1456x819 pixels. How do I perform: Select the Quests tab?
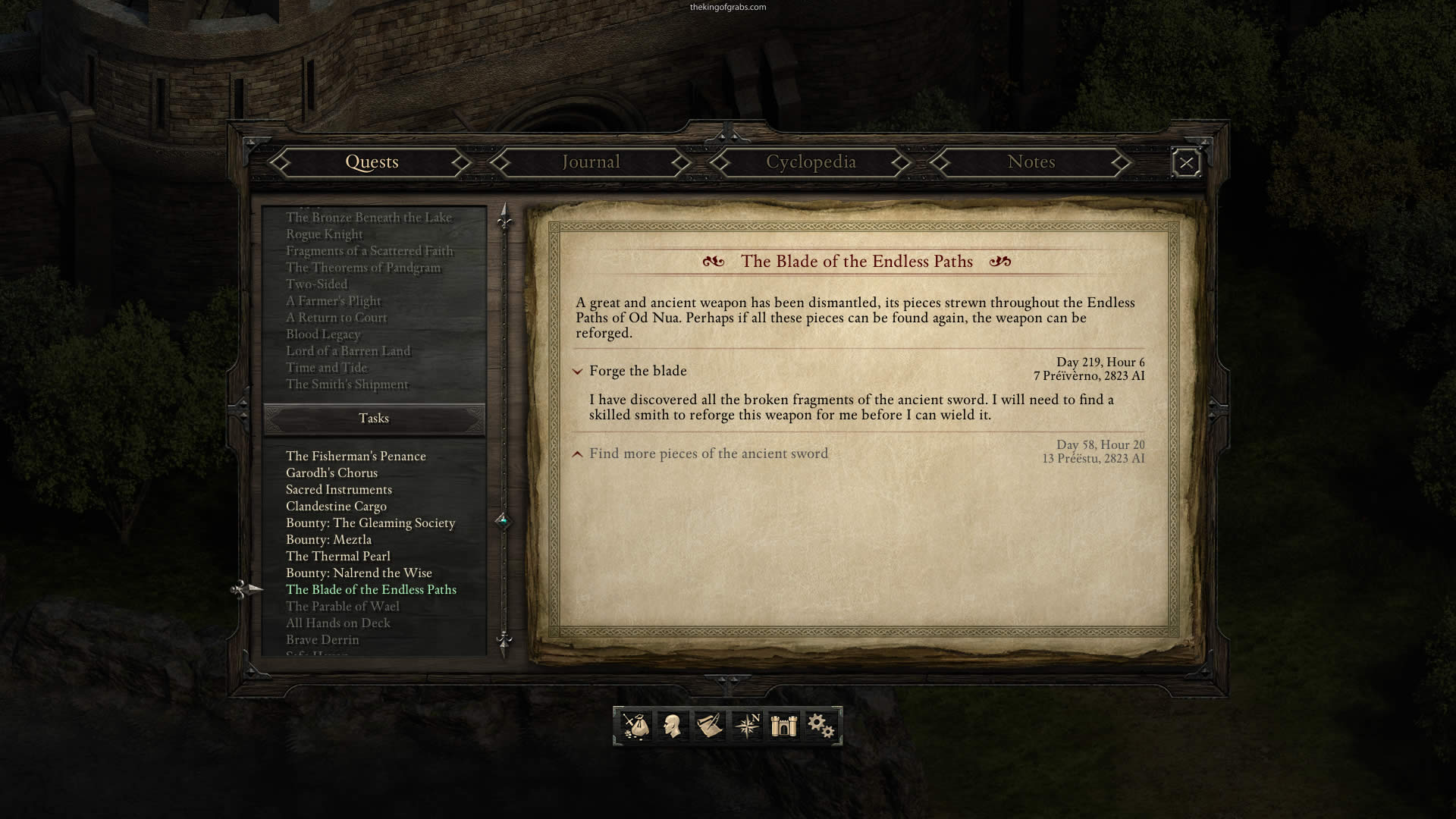[x=372, y=162]
